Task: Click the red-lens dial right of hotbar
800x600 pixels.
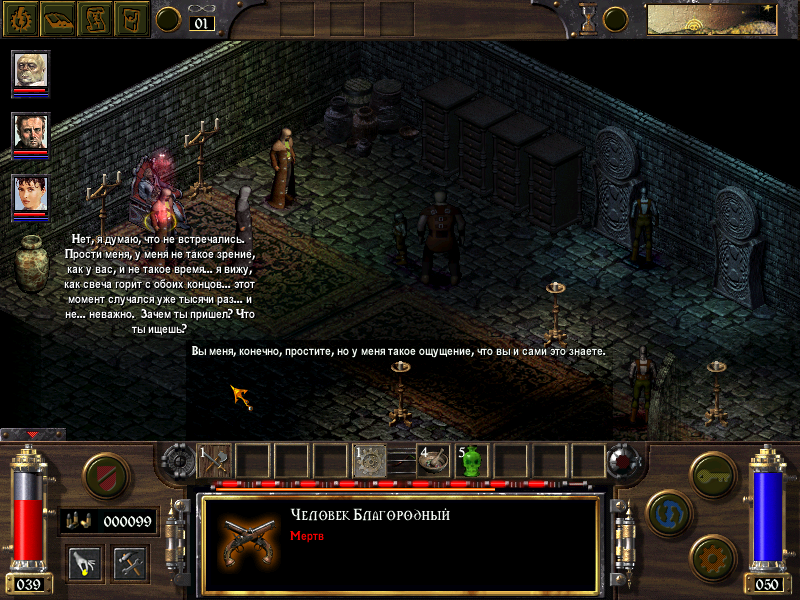Action: (623, 461)
